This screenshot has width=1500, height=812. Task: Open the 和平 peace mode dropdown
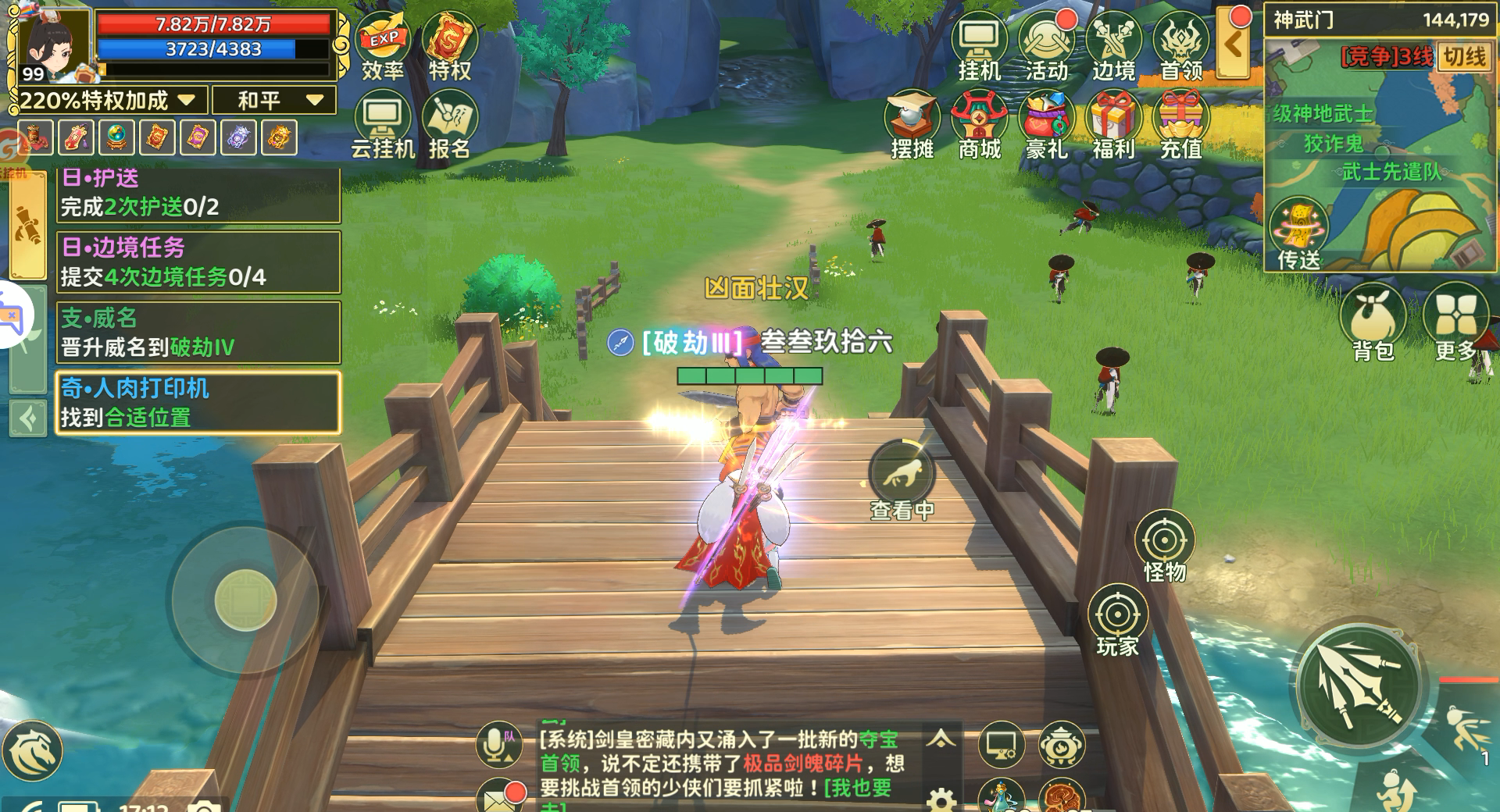273,100
